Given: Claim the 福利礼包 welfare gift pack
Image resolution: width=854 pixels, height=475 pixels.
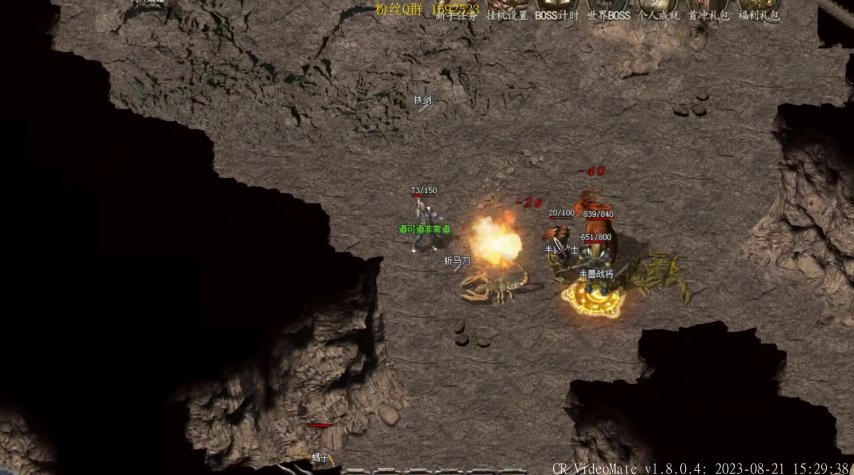Looking at the screenshot, I should 759,14.
